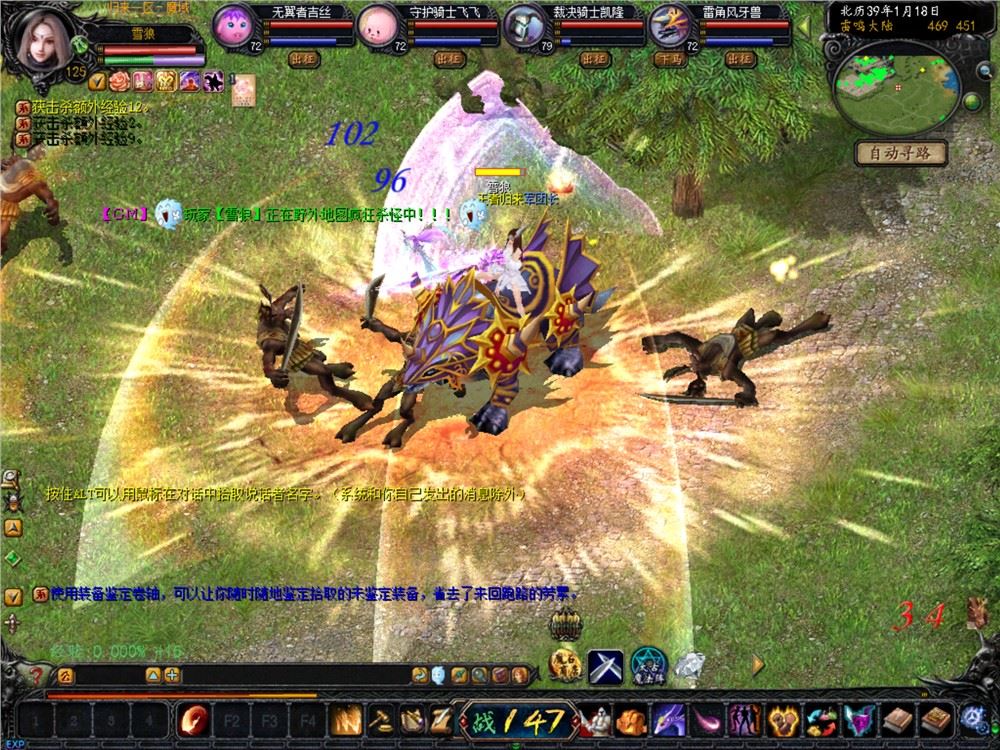Image resolution: width=1000 pixels, height=750 pixels.
Task: Select the player portrait of 雪狼
Action: pyautogui.click(x=41, y=38)
